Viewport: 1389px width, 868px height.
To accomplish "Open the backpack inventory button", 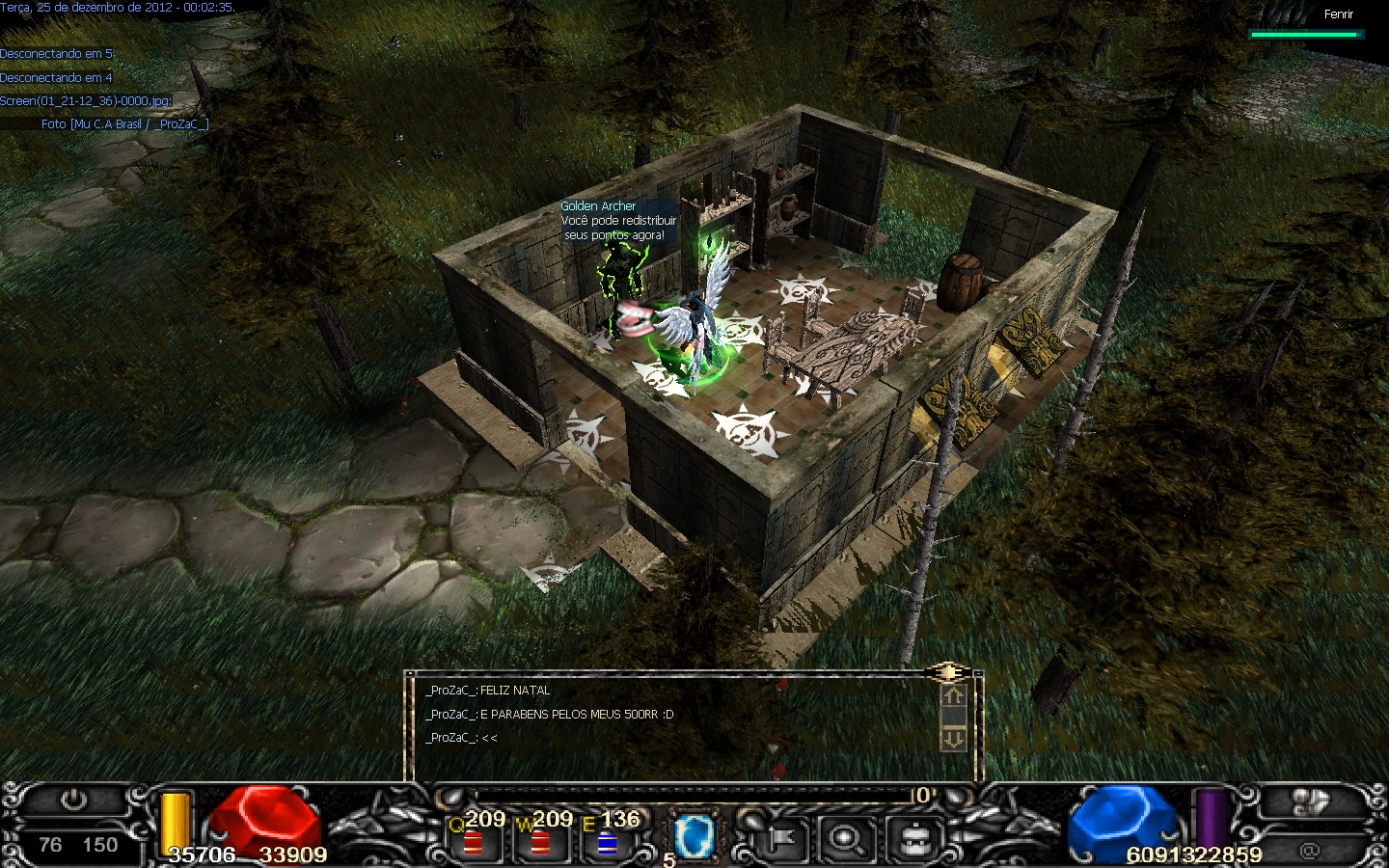I will 912,839.
